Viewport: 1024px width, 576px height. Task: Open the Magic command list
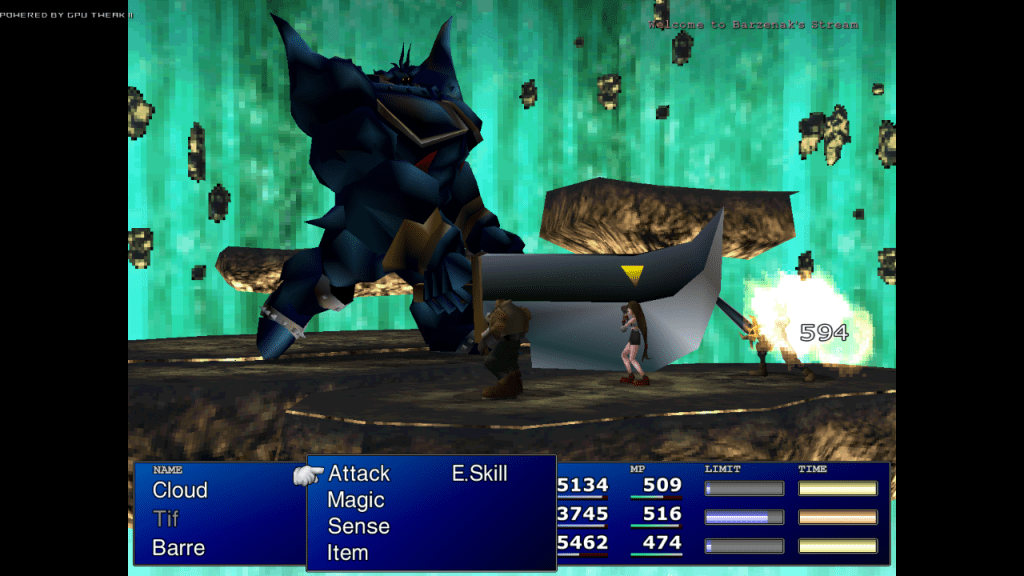point(356,500)
